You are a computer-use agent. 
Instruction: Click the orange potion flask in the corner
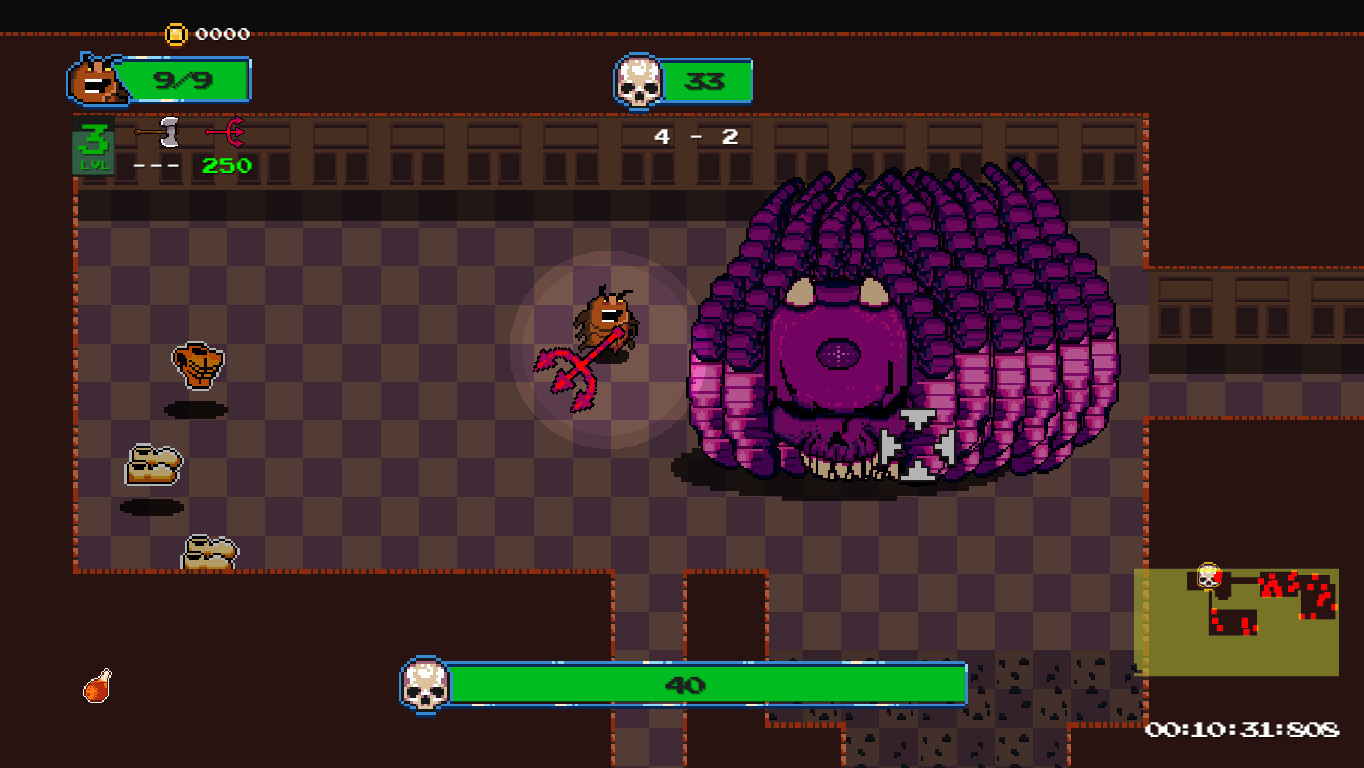(x=97, y=685)
